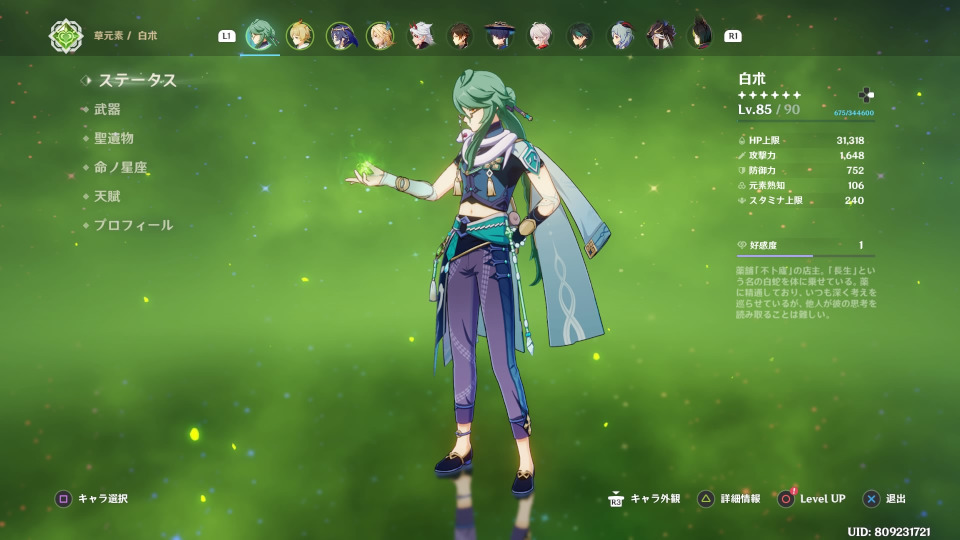Image resolution: width=960 pixels, height=540 pixels.
Task: Open the 聖遺物 artifacts menu entry
Action: pos(113,139)
